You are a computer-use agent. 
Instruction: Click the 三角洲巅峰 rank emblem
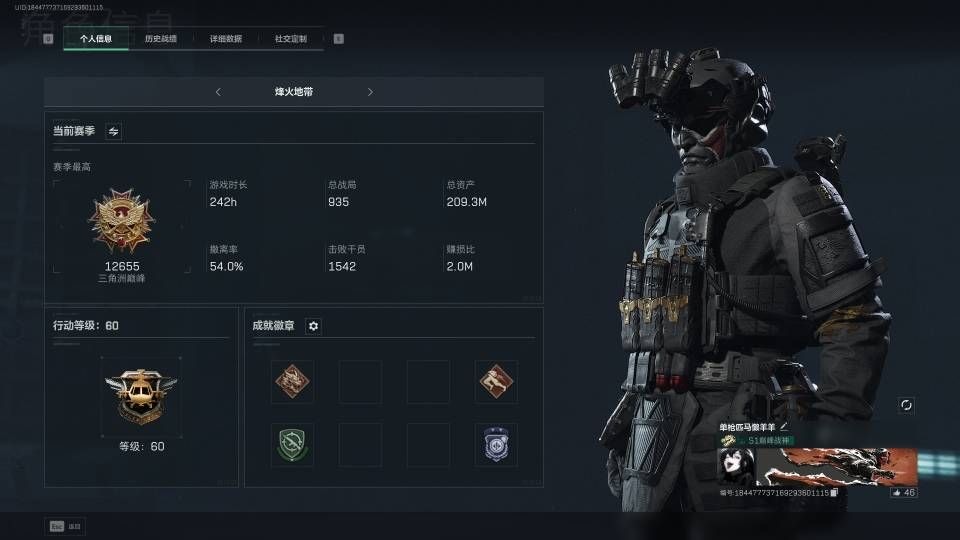coord(121,222)
